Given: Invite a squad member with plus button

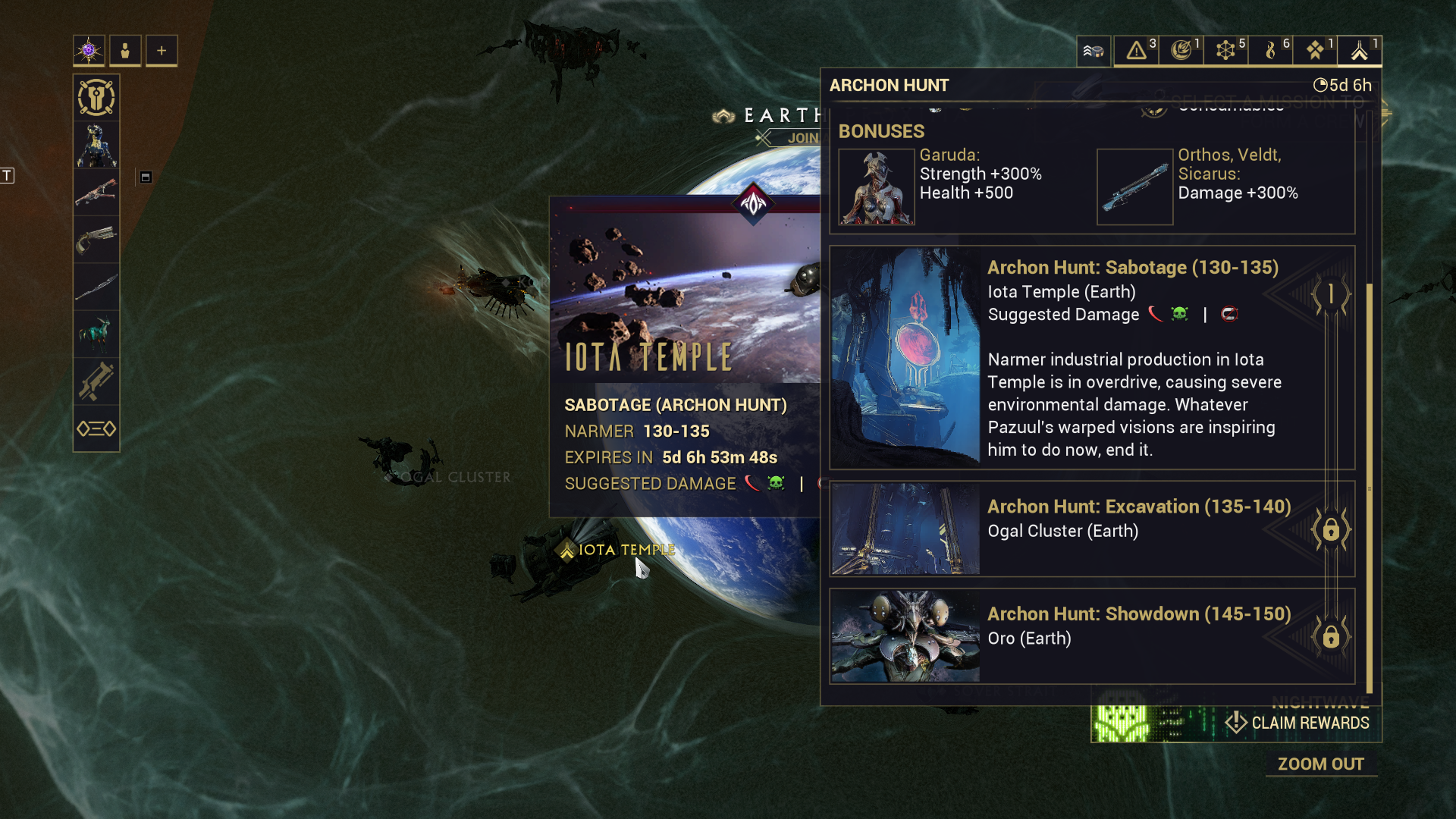Looking at the screenshot, I should tap(162, 51).
